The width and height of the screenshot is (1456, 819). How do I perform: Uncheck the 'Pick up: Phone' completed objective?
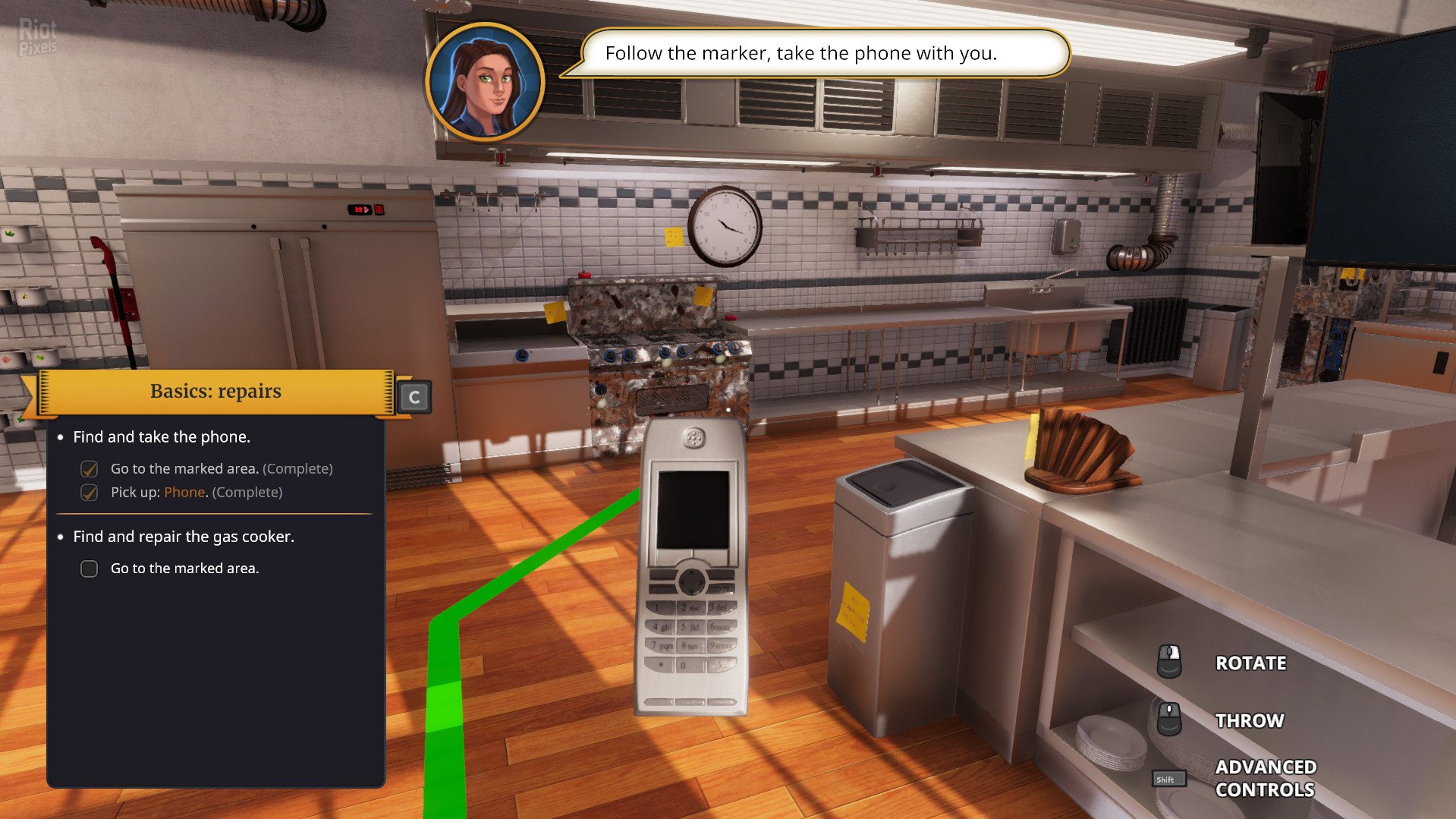click(x=88, y=492)
